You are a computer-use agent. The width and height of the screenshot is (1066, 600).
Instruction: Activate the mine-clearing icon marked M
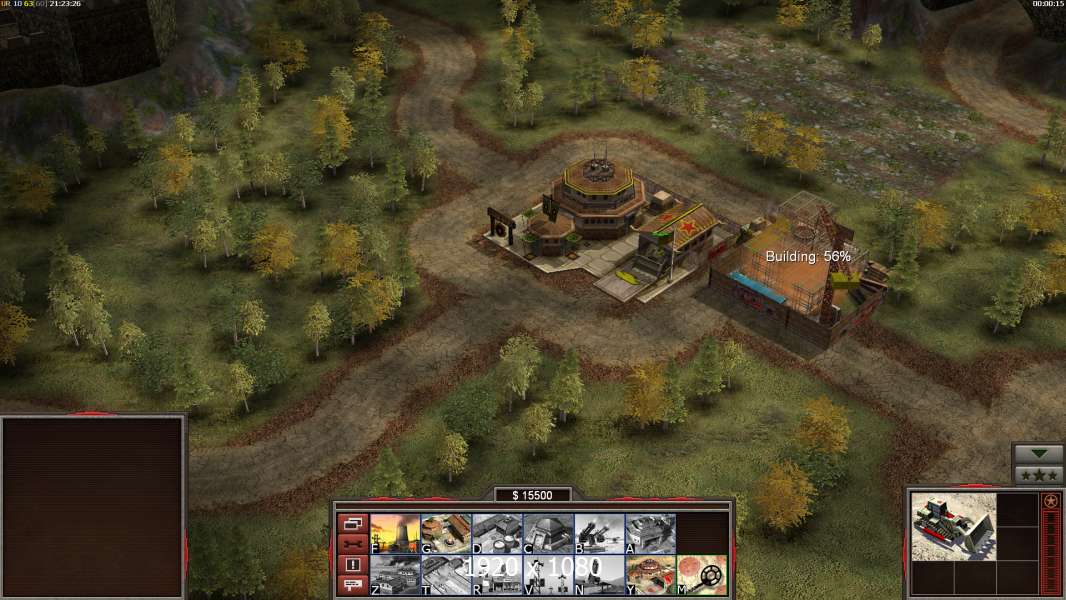[702, 575]
